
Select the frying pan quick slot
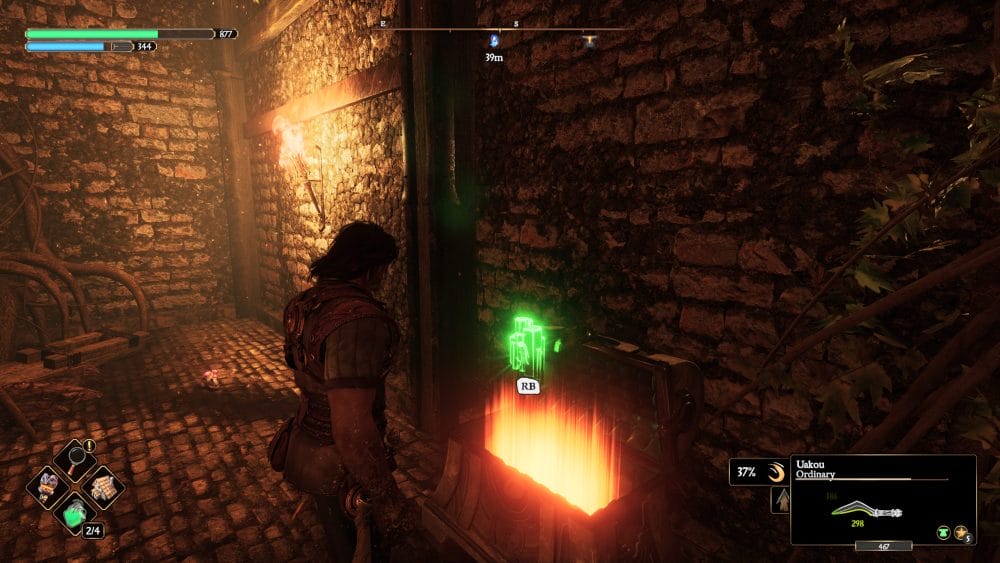click(x=76, y=461)
